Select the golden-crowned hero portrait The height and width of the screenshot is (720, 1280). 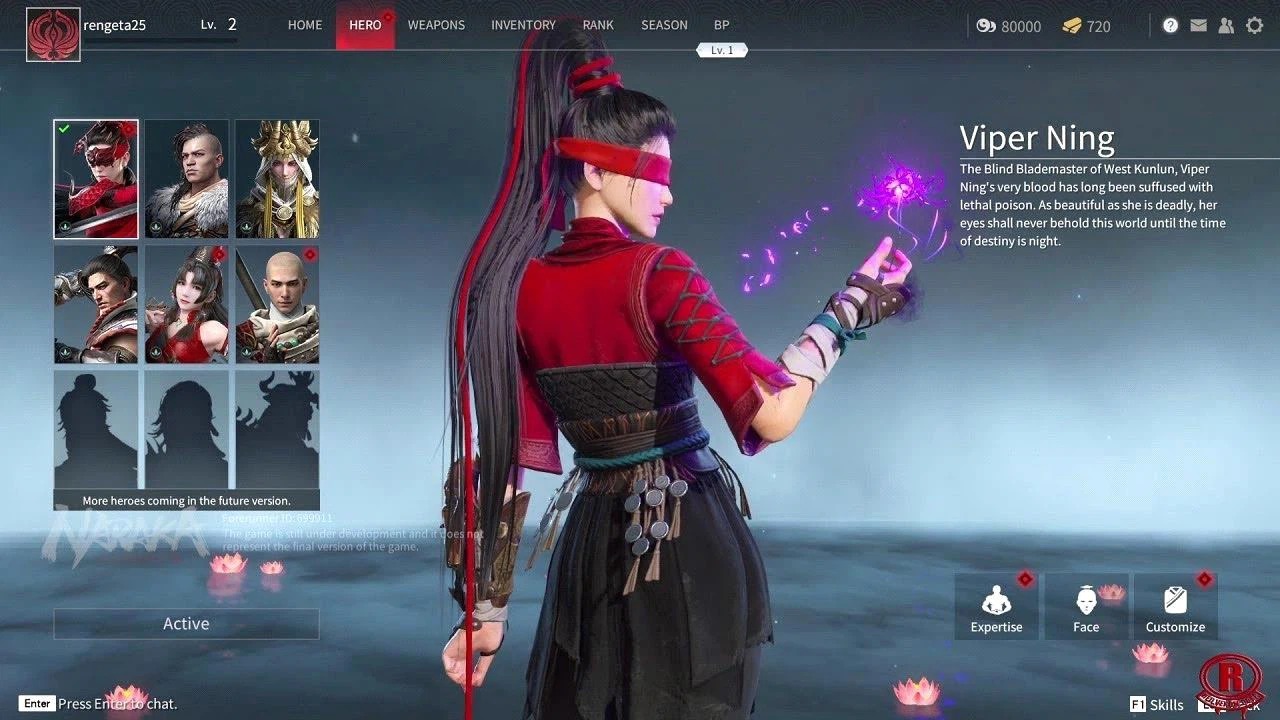point(277,179)
